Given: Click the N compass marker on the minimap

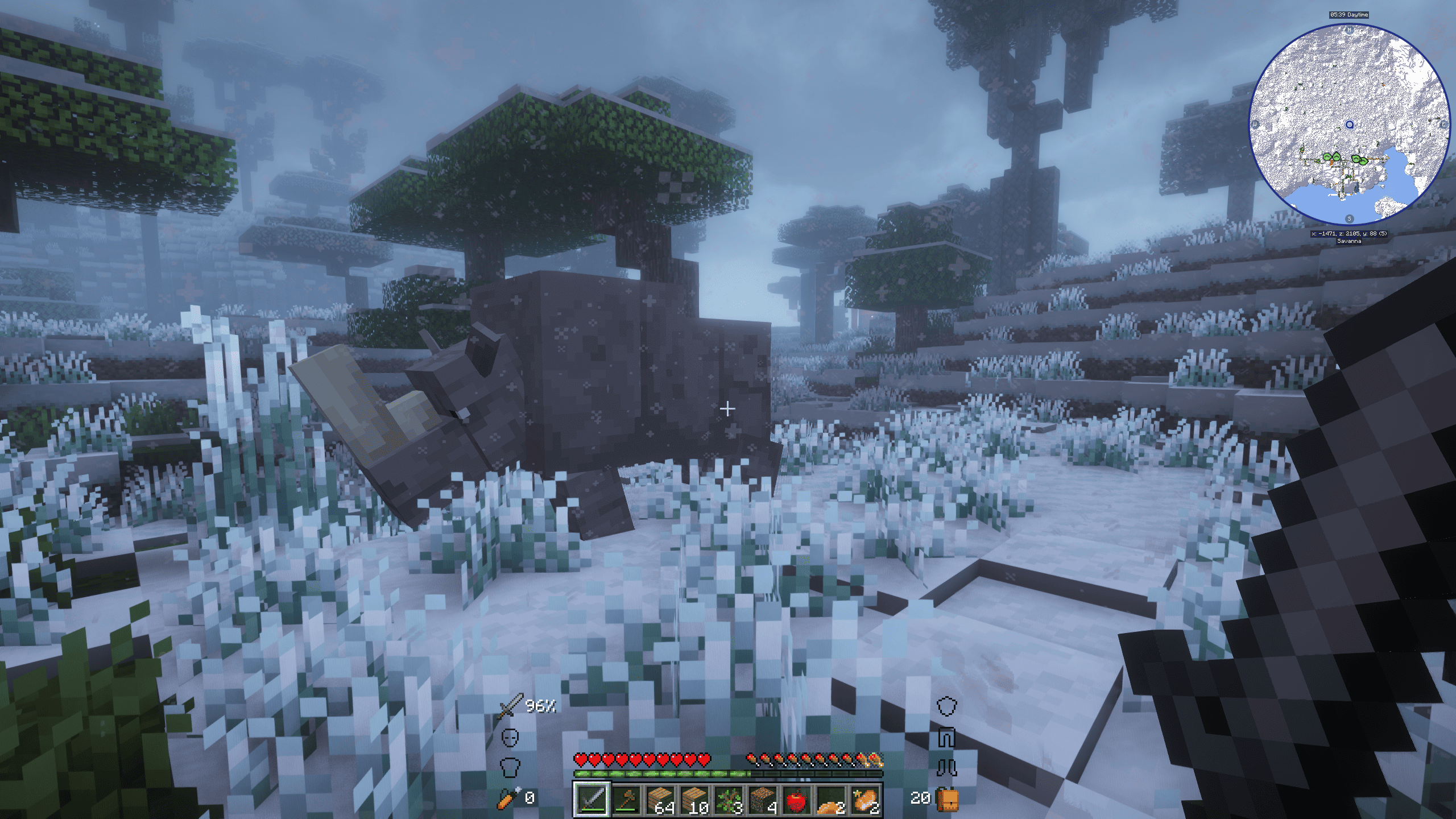Looking at the screenshot, I should click(1349, 30).
